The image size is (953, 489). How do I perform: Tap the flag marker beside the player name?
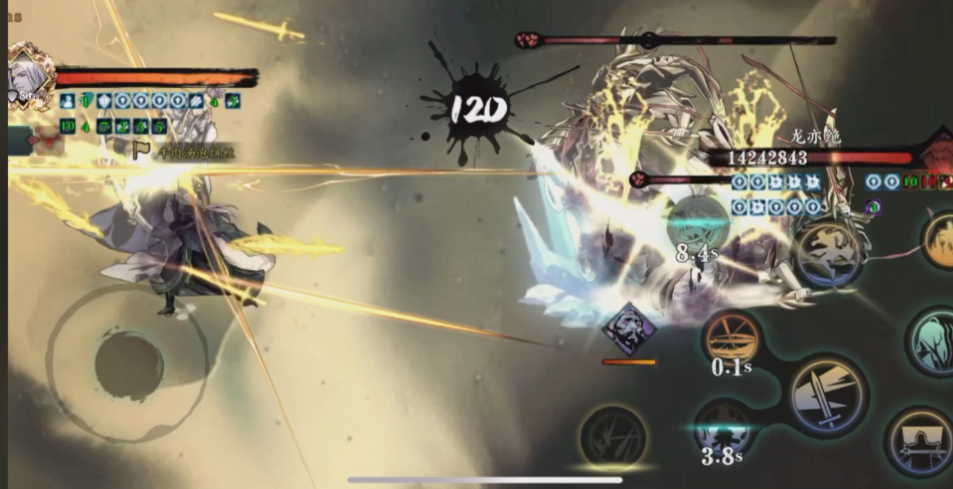point(142,152)
